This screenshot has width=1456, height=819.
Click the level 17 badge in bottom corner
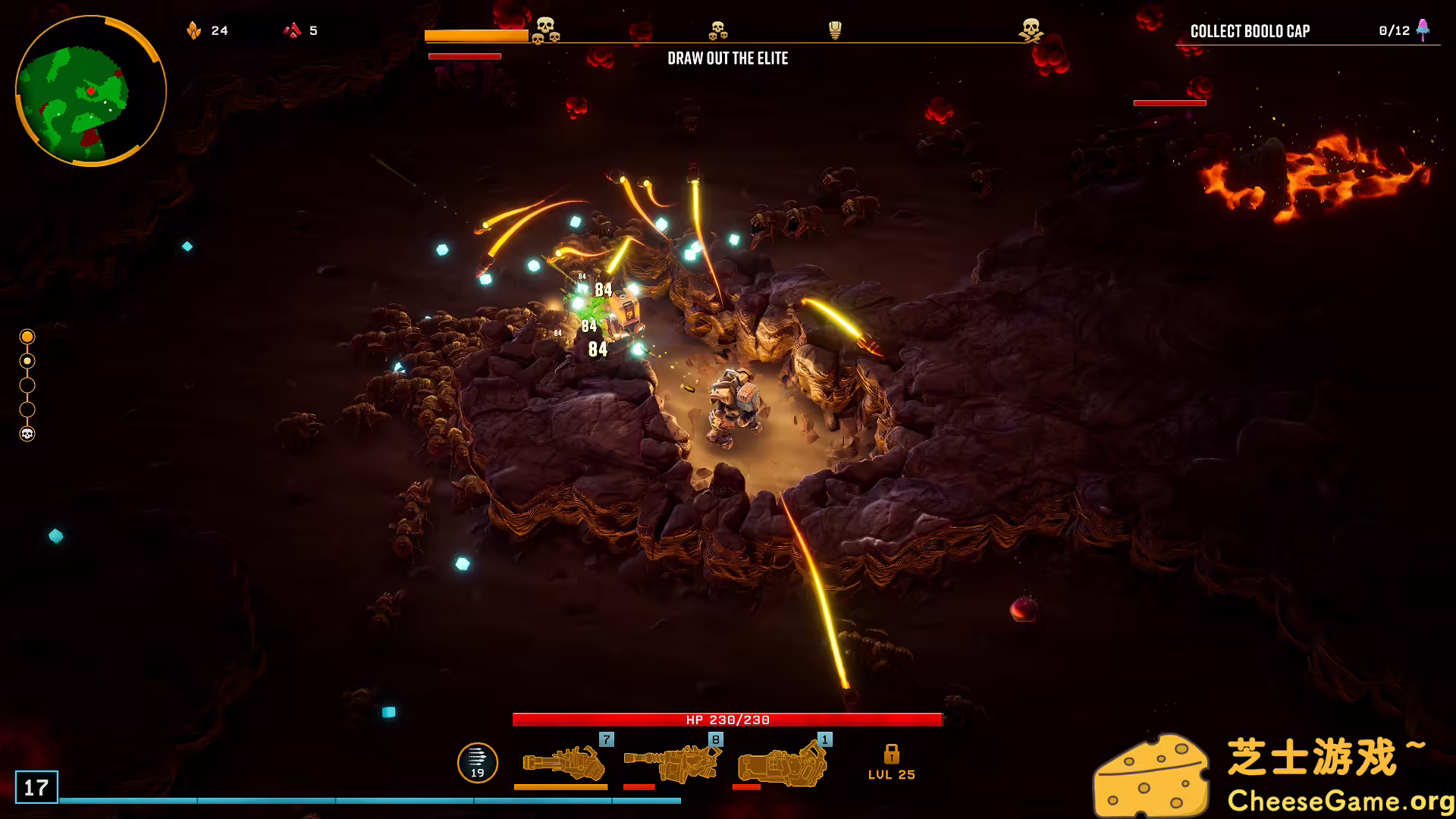click(x=36, y=786)
